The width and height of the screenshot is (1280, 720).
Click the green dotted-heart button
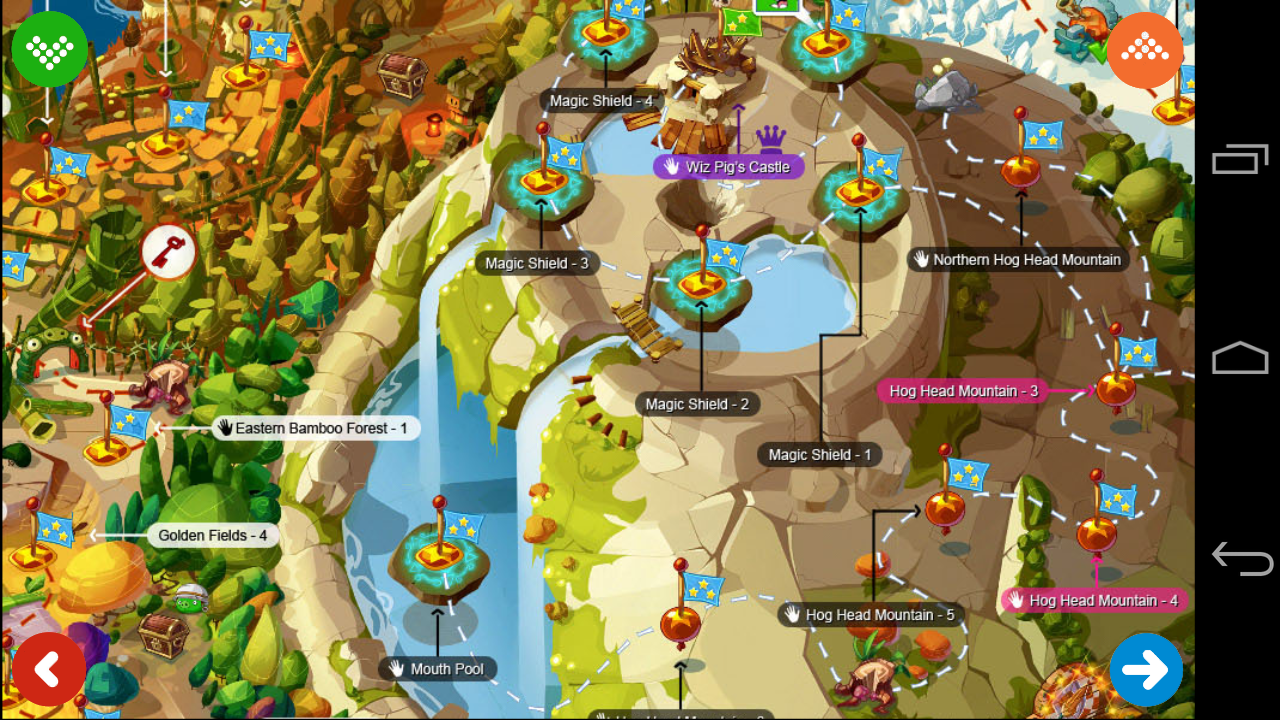click(x=50, y=48)
